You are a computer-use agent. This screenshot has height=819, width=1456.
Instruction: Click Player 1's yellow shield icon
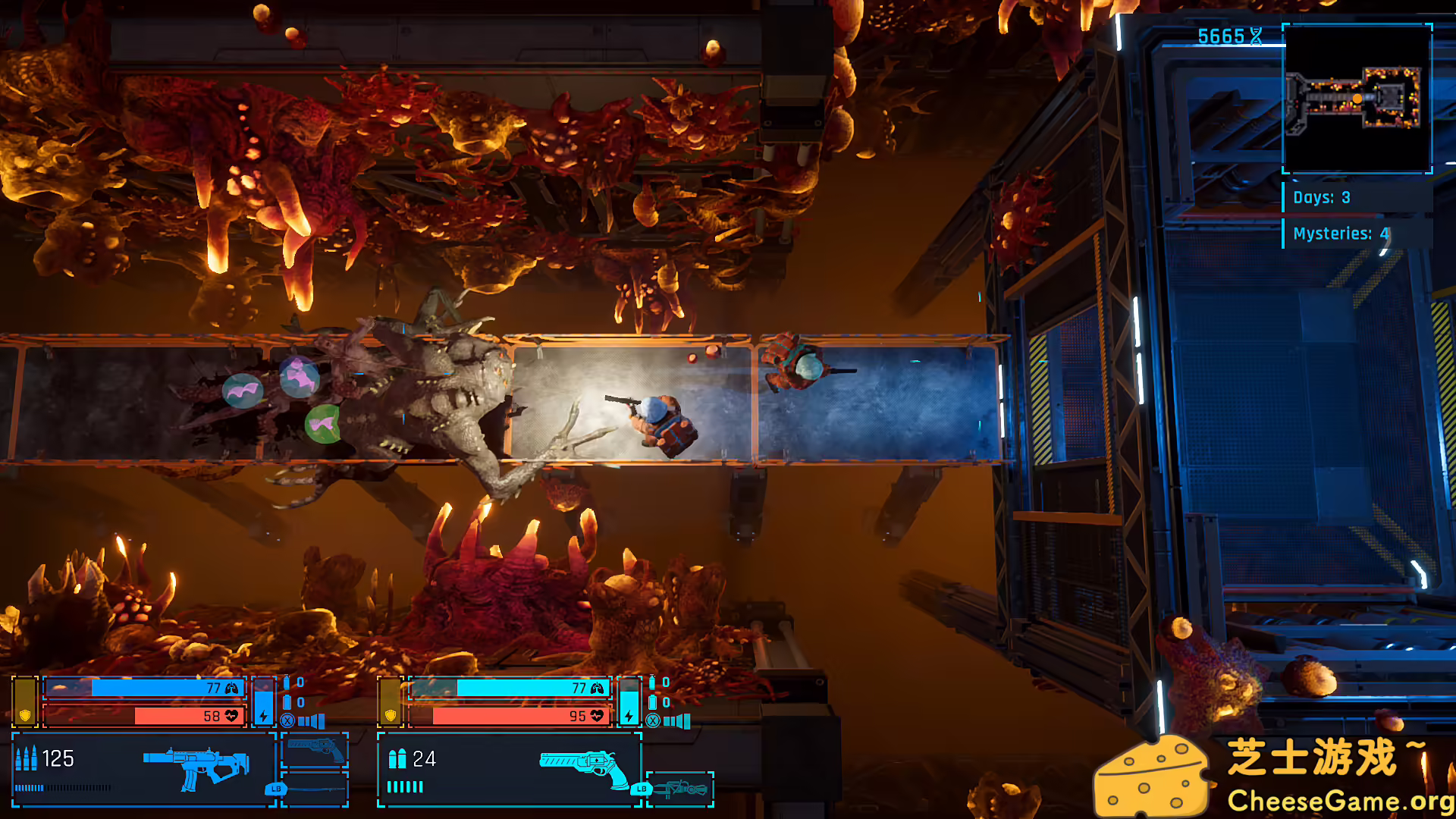[25, 715]
